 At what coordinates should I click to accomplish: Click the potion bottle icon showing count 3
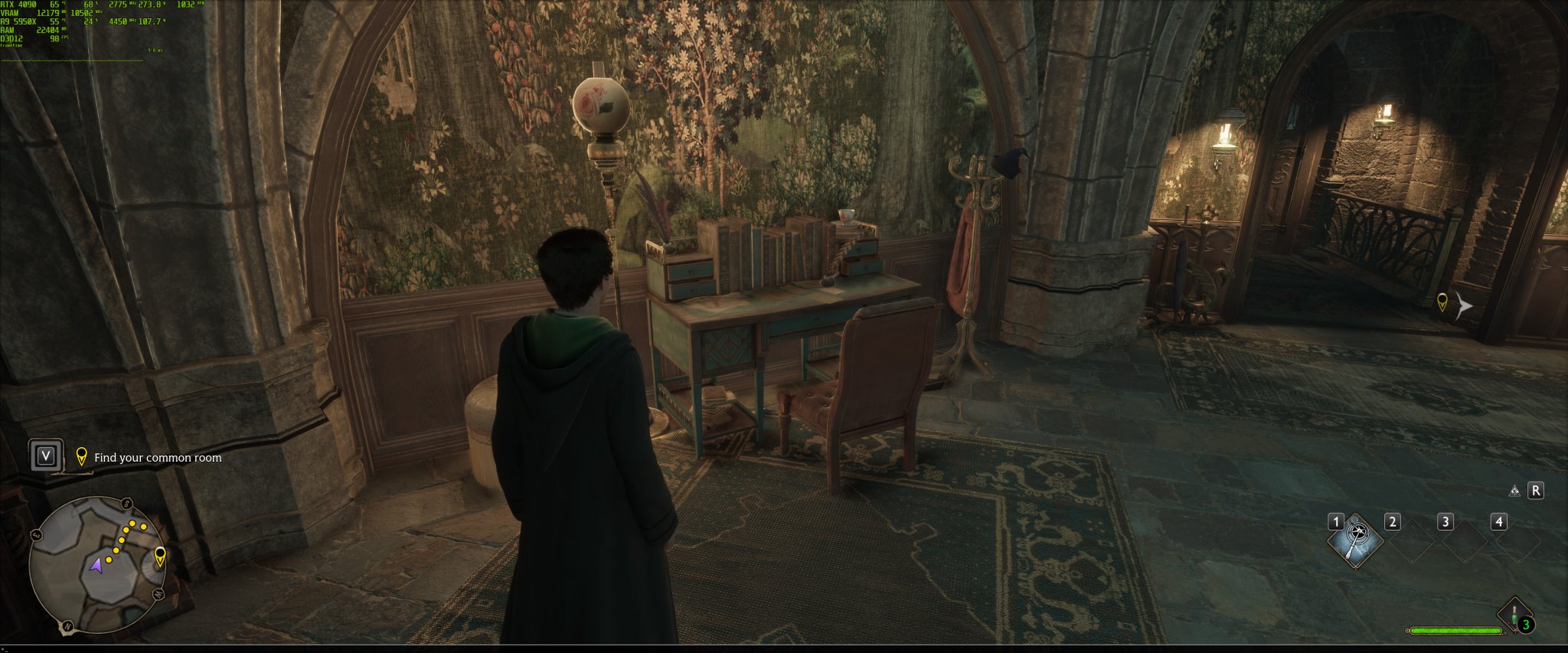click(x=1514, y=612)
